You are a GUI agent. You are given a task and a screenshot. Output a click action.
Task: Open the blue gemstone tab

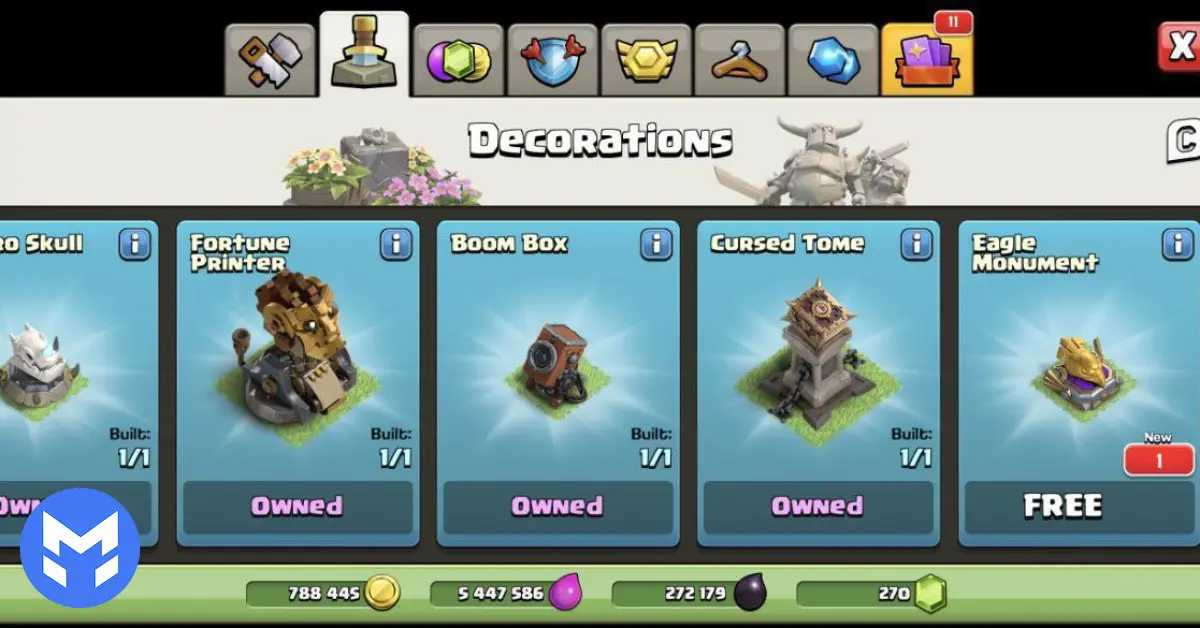(x=833, y=59)
